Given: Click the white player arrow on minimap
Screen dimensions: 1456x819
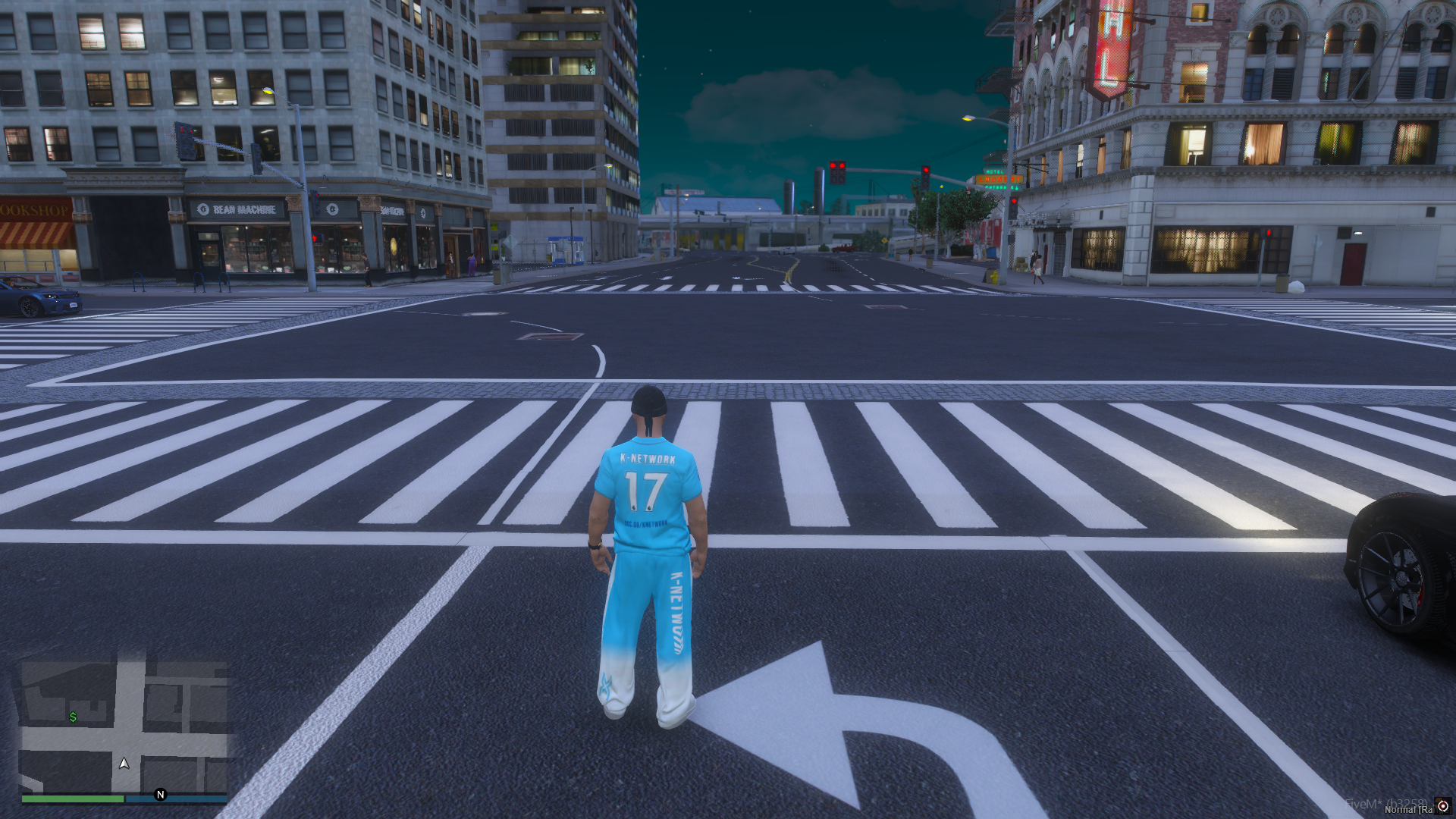Looking at the screenshot, I should coord(124,763).
